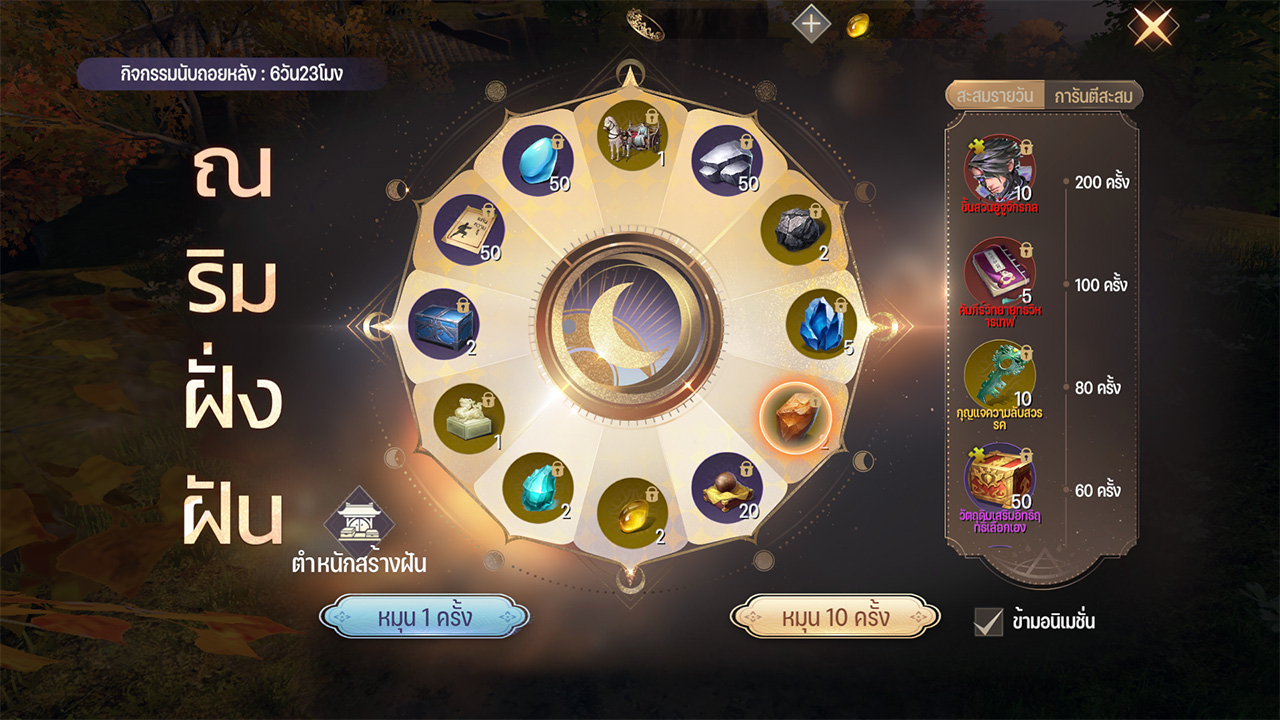This screenshot has width=1280, height=720.
Task: Tap the 200 ครั้ง hero fragment reward
Action: [999, 172]
